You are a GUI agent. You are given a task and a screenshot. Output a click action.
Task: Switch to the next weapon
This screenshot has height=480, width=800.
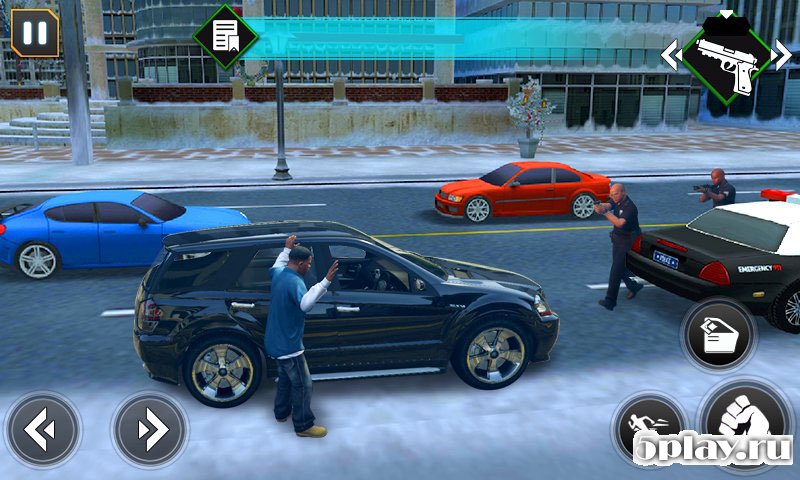[x=781, y=54]
